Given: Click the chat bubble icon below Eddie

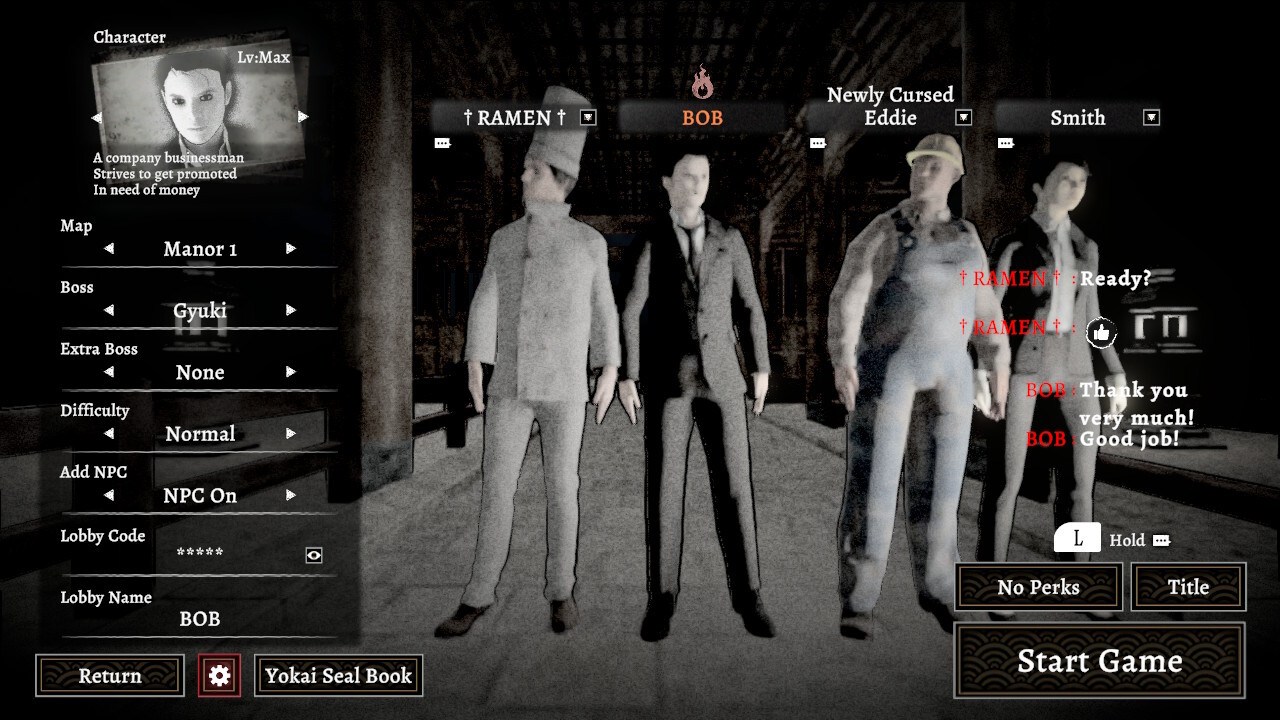Looking at the screenshot, I should [818, 142].
